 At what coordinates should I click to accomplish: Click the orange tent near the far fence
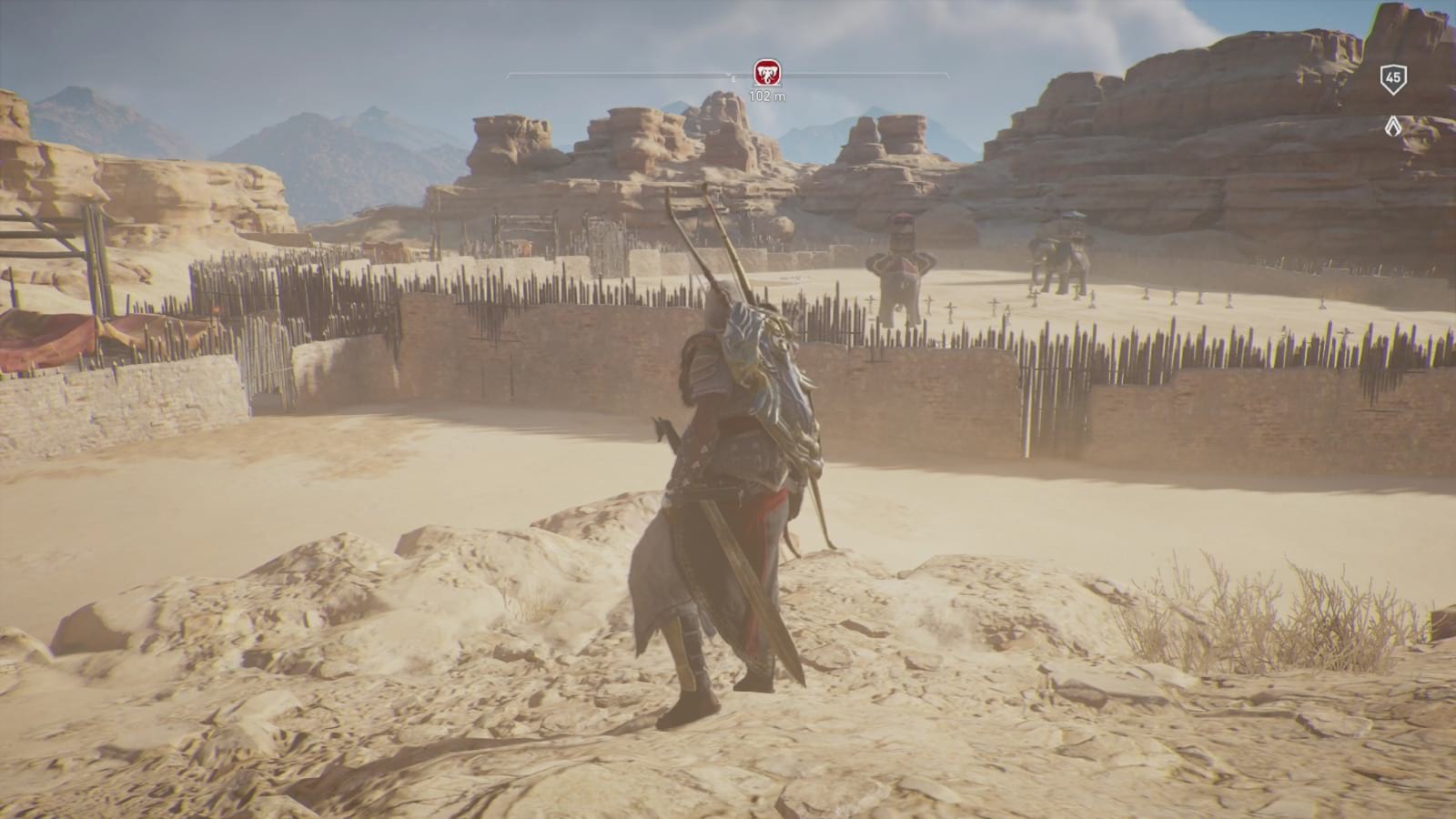pos(382,248)
